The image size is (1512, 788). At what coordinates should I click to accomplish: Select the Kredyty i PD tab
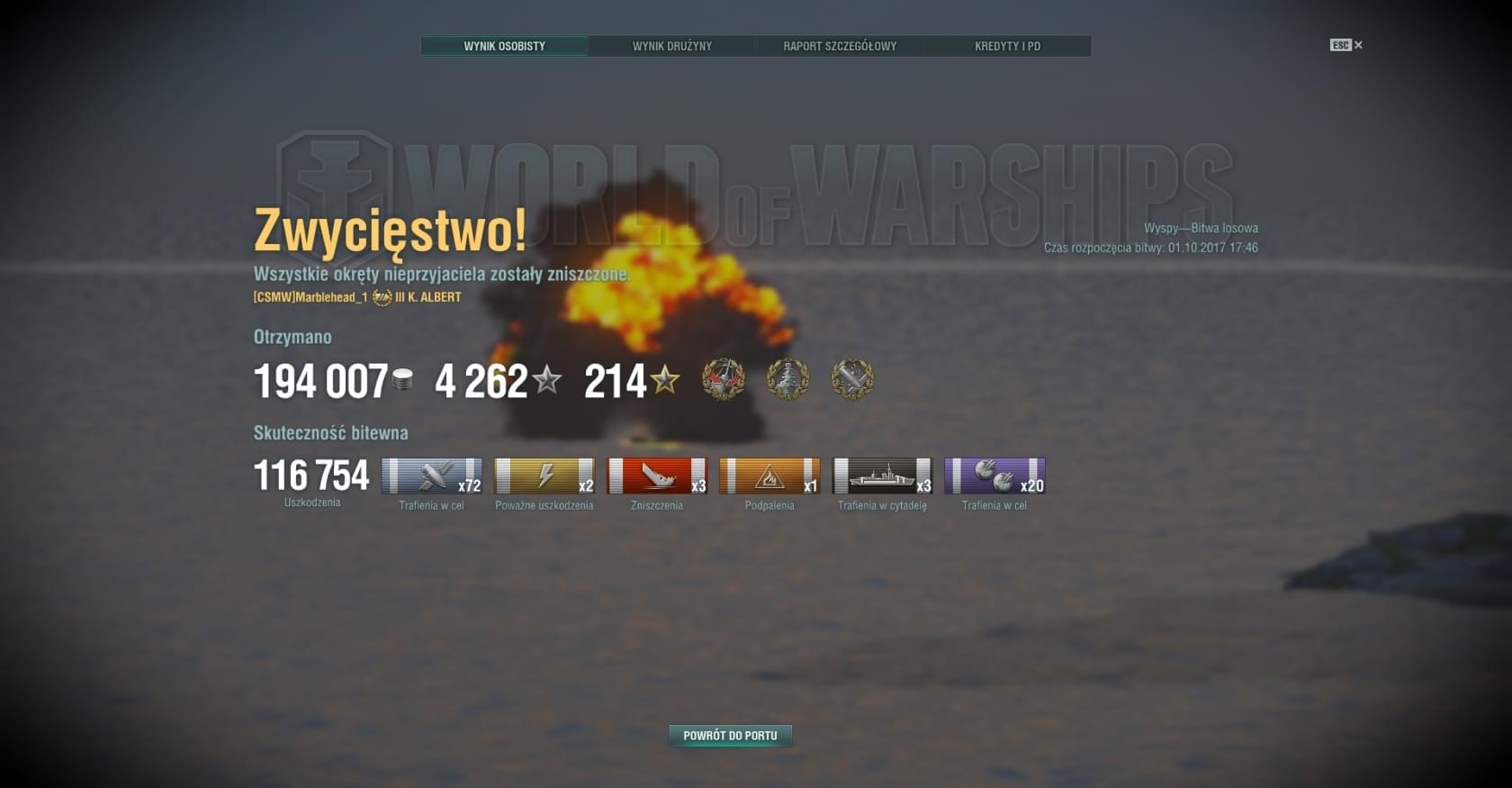tap(1007, 46)
